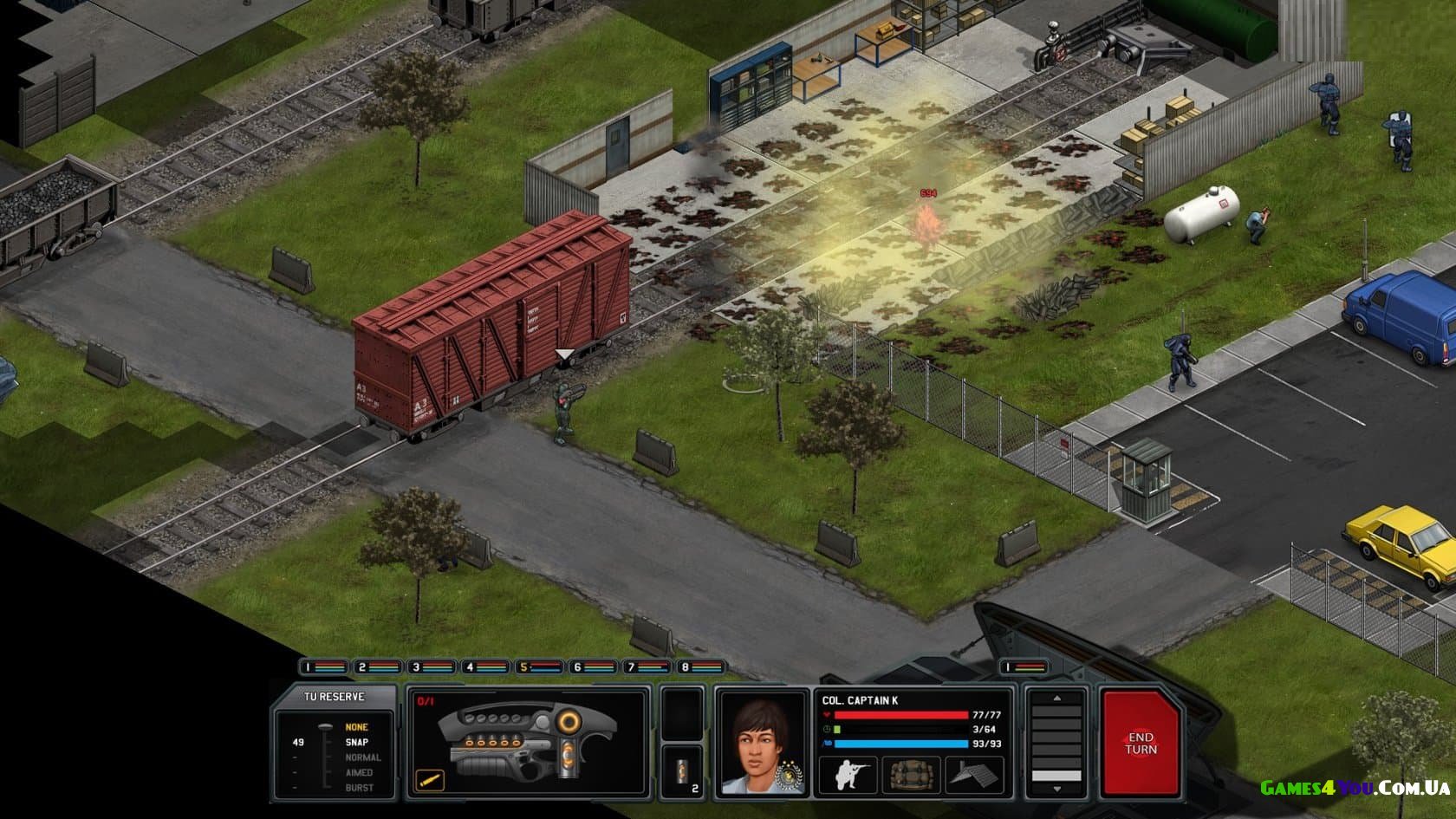
Task: Switch to soldier 2 in the squad bar
Action: tap(378, 667)
